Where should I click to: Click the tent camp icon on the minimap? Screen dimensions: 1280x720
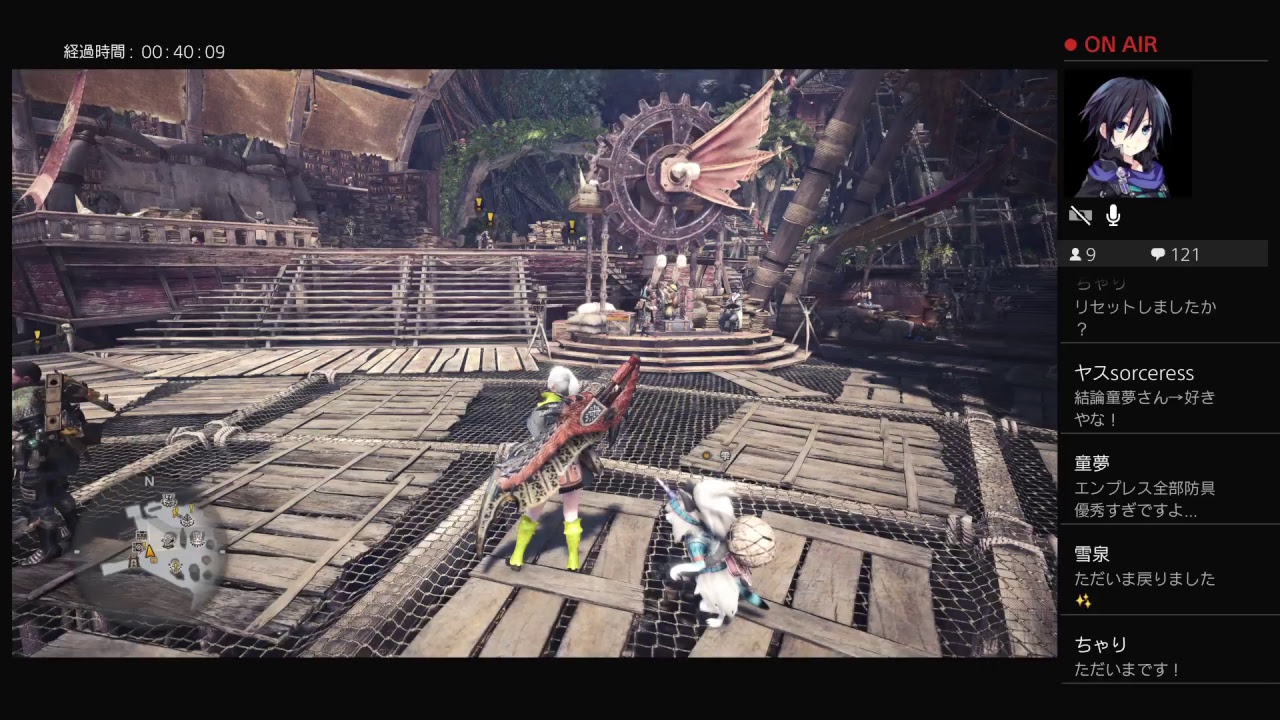[133, 561]
